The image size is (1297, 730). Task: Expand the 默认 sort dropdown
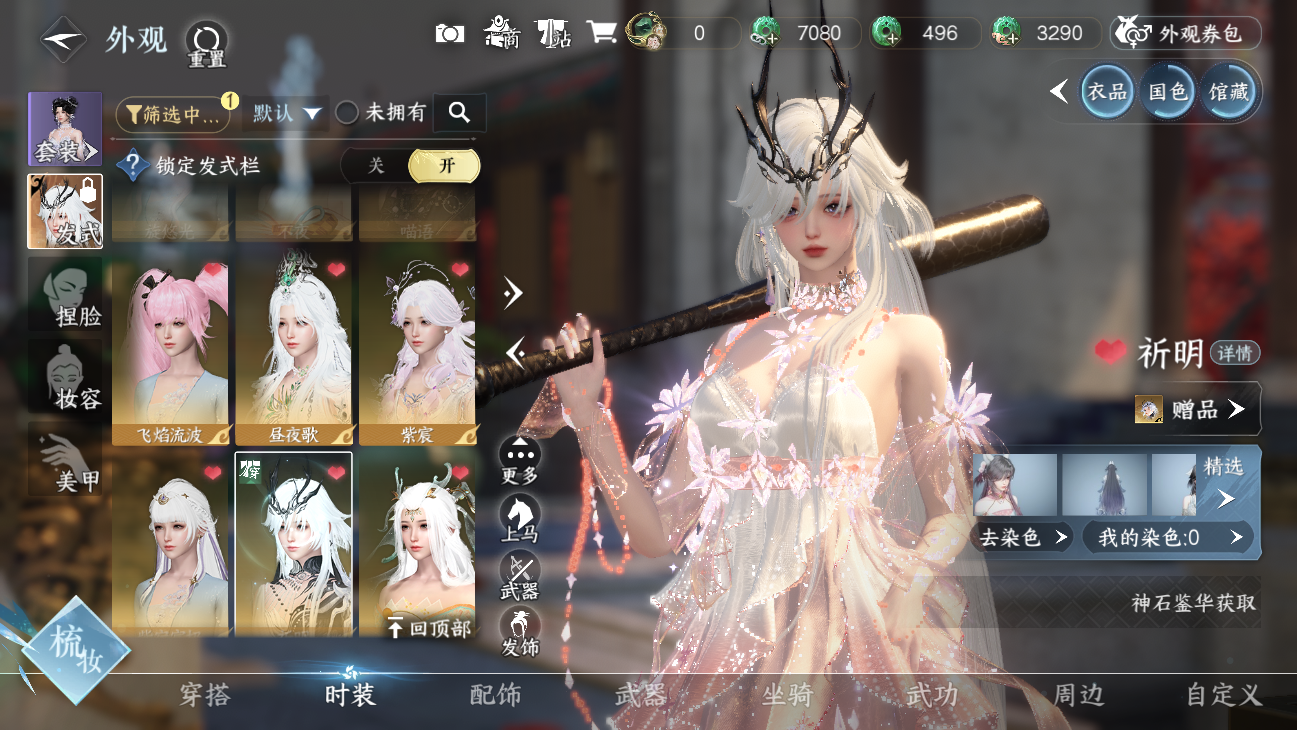288,114
